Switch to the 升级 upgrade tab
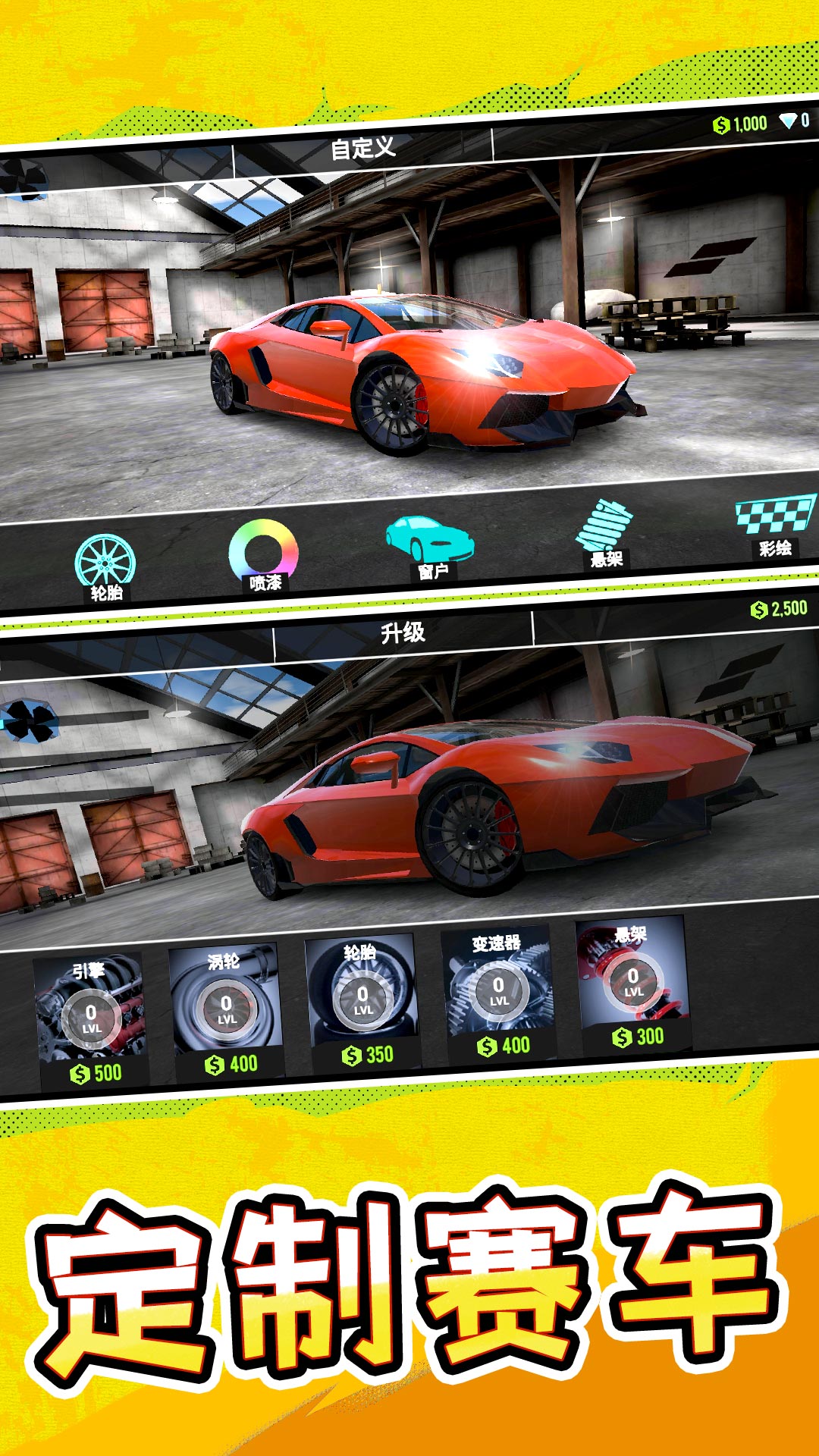The image size is (819, 1456). [403, 632]
